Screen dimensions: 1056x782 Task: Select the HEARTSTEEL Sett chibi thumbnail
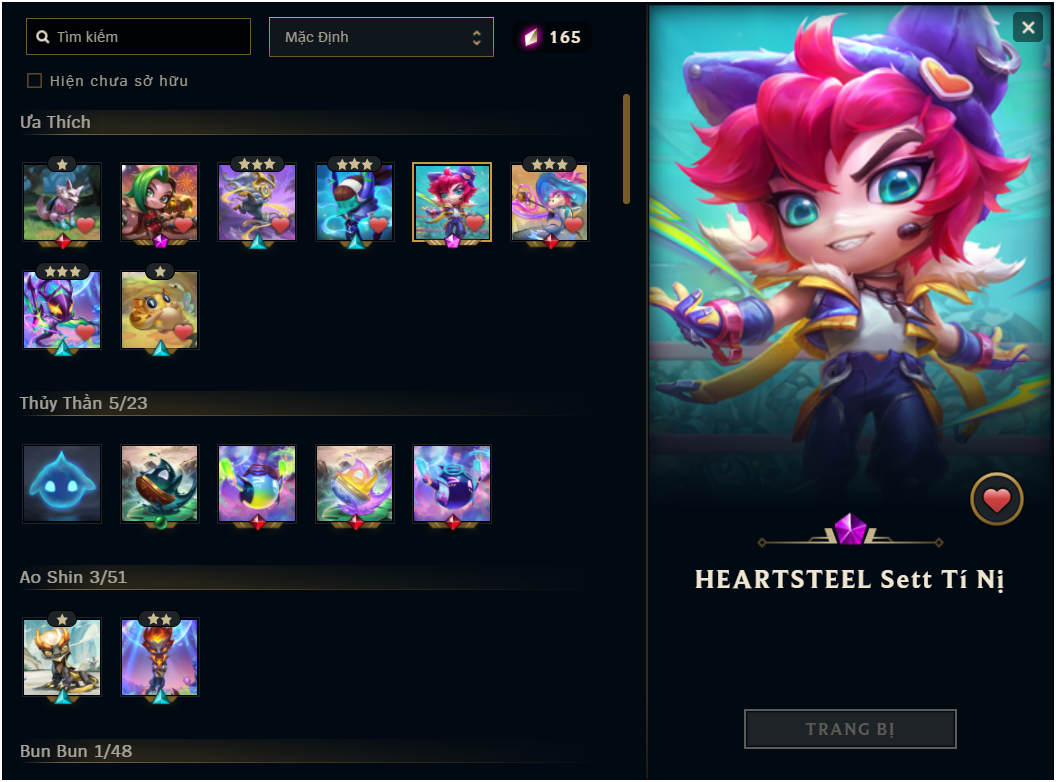[452, 202]
